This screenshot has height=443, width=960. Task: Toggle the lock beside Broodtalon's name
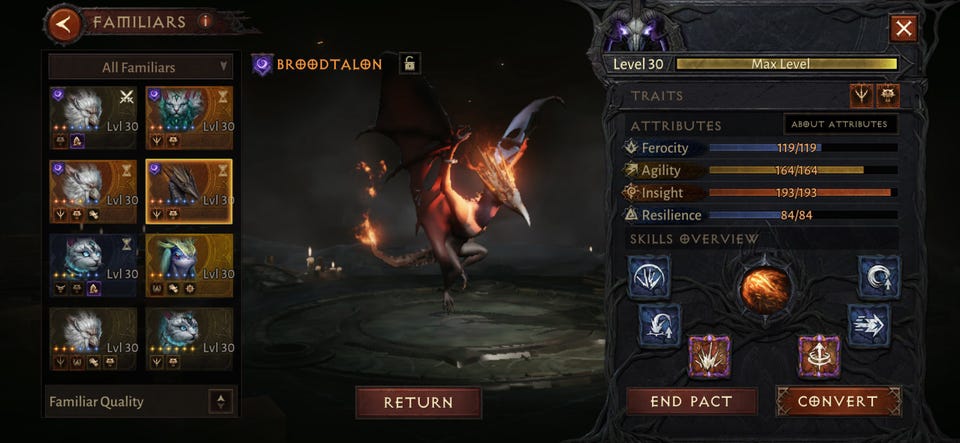(x=408, y=64)
